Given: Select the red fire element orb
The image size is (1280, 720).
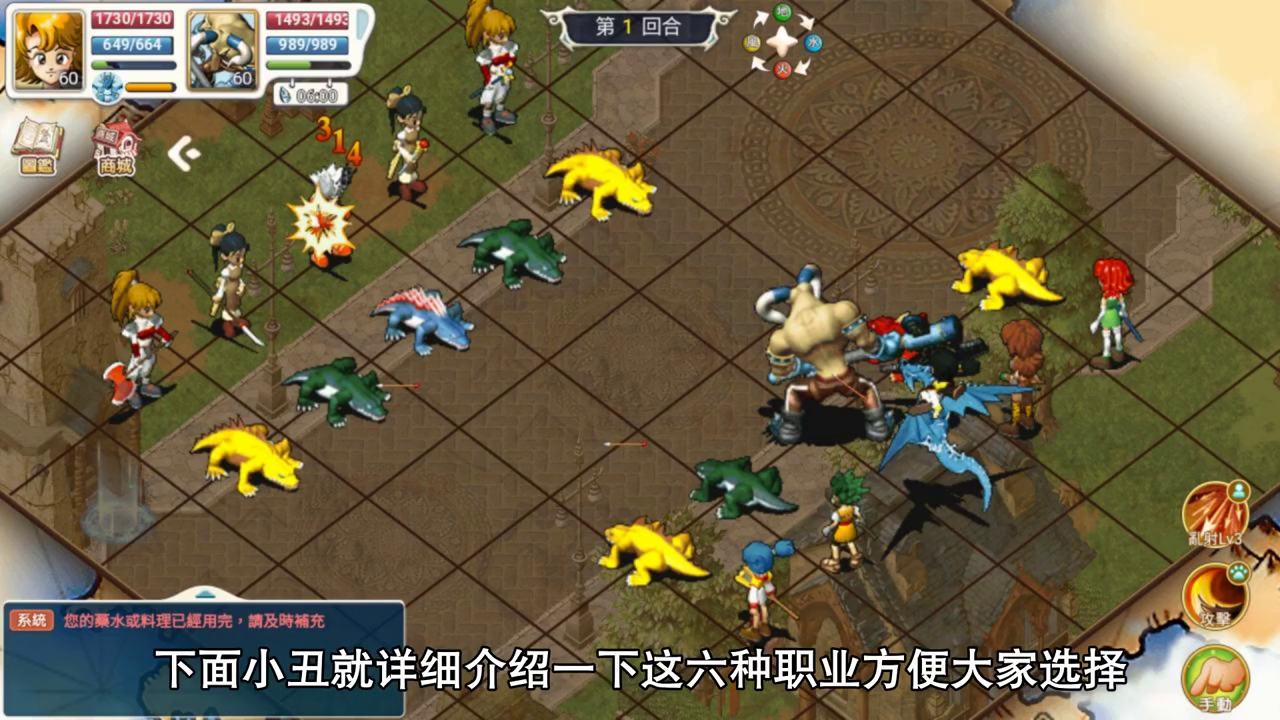Looking at the screenshot, I should pyautogui.click(x=783, y=69).
